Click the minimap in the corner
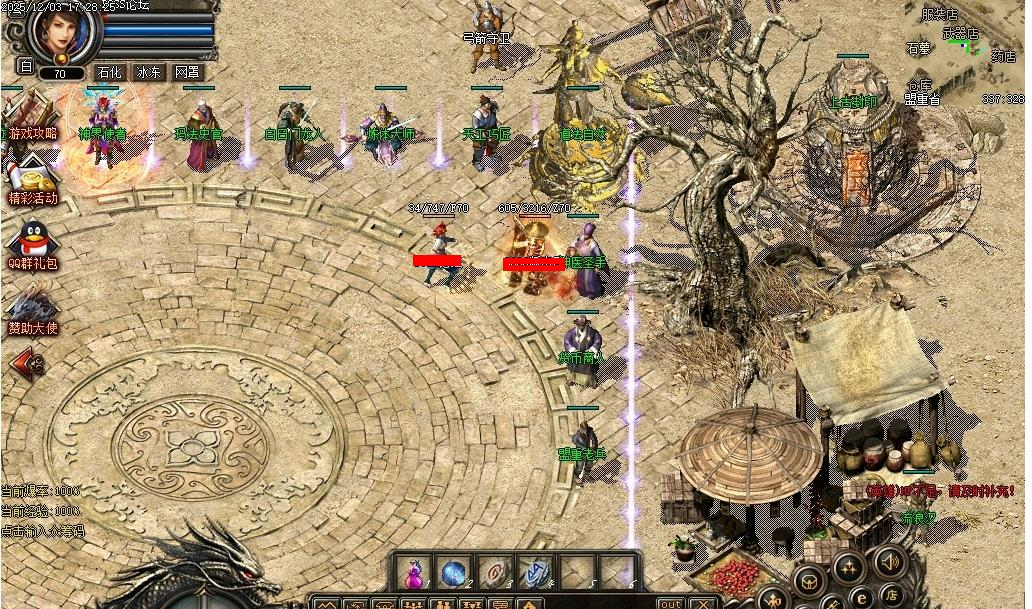 tap(964, 52)
